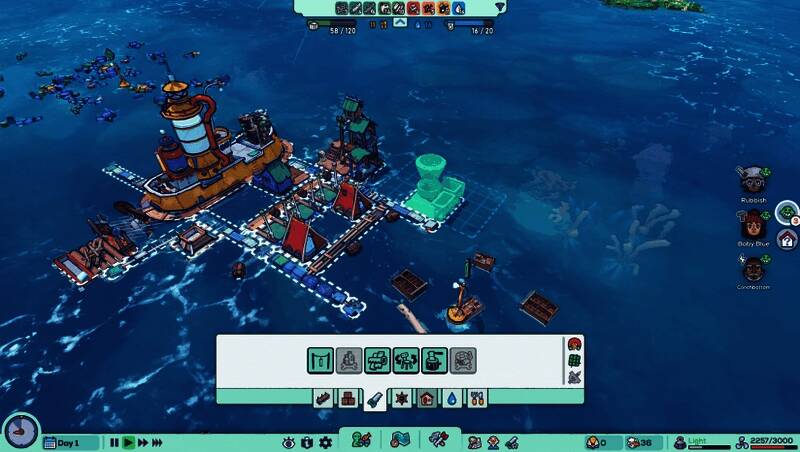Screen dimensions: 800x452
Task: Collapse the top resource bar with chevron
Action: tap(400, 22)
